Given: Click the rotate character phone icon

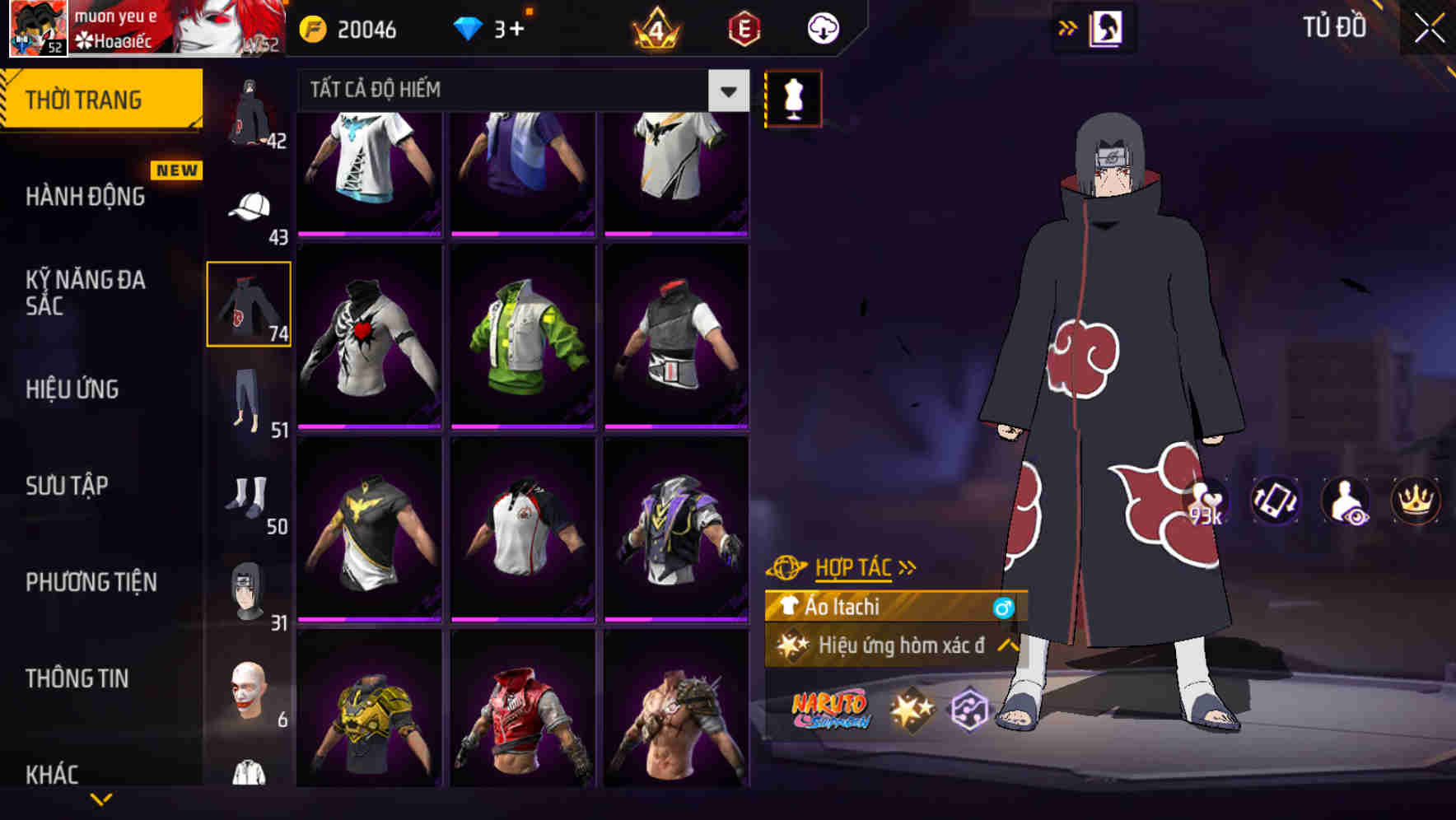Looking at the screenshot, I should coord(1275,502).
